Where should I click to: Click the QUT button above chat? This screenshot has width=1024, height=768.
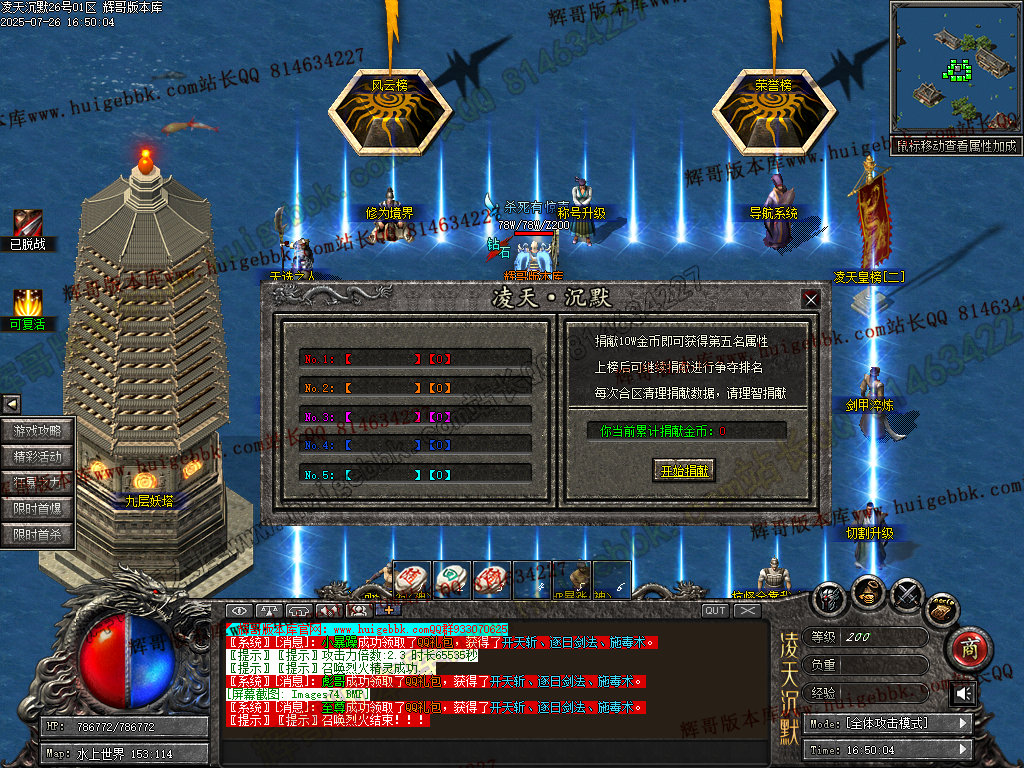(x=715, y=610)
